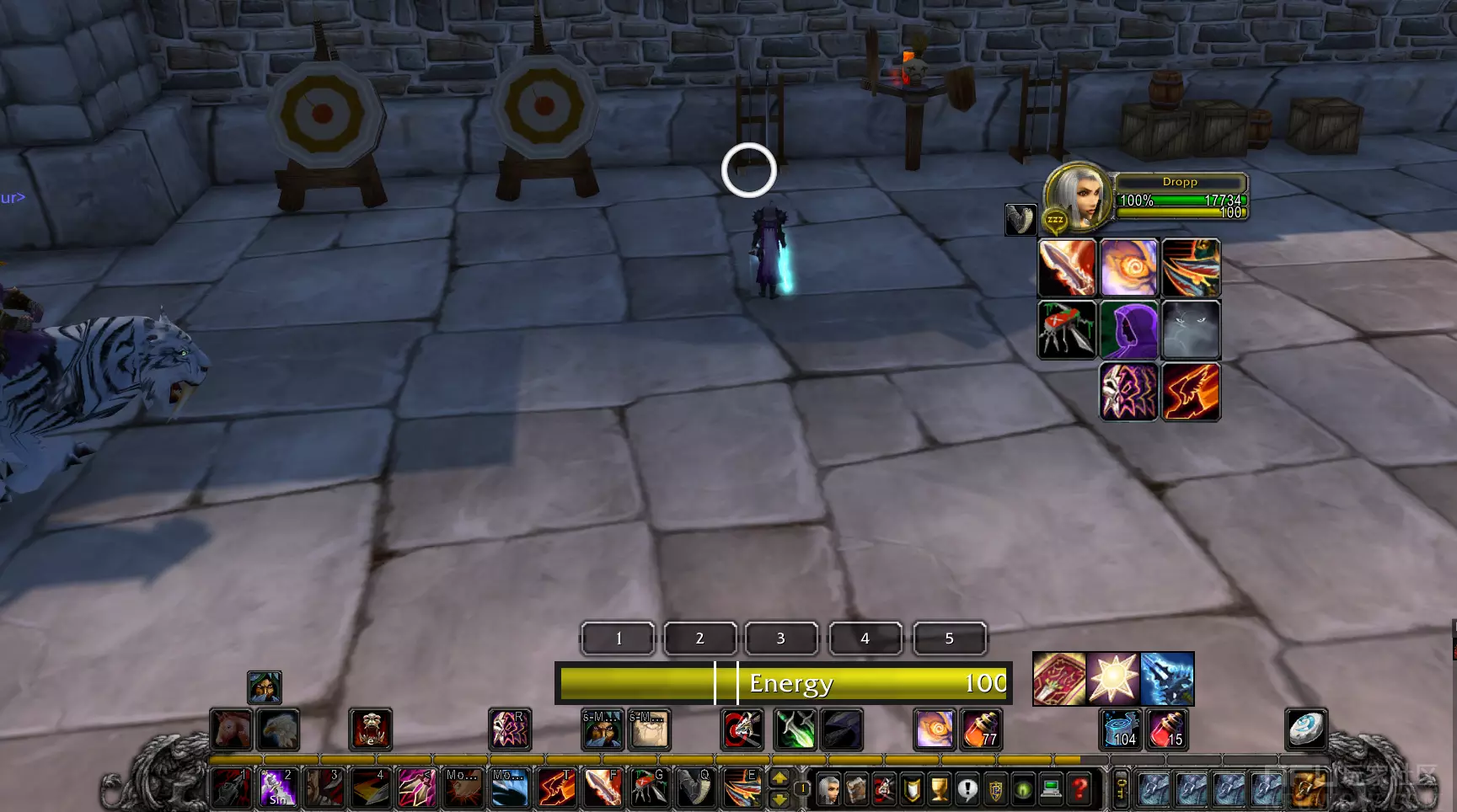This screenshot has width=1457, height=812.
Task: Open the computer main menu button
Action: (1051, 789)
